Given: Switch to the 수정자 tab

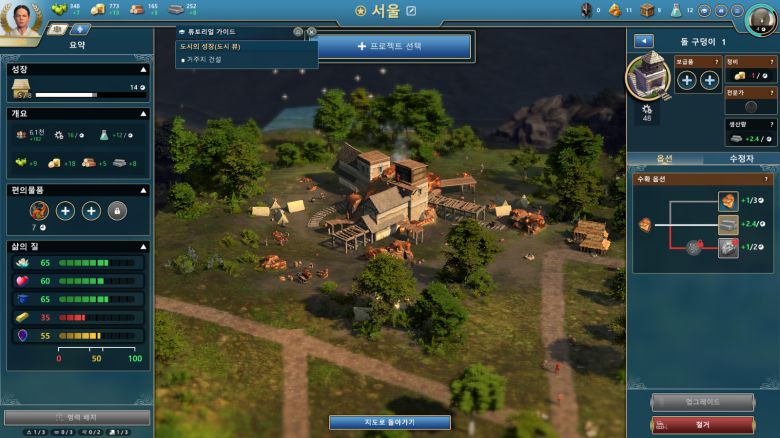Looking at the screenshot, I should 741,158.
